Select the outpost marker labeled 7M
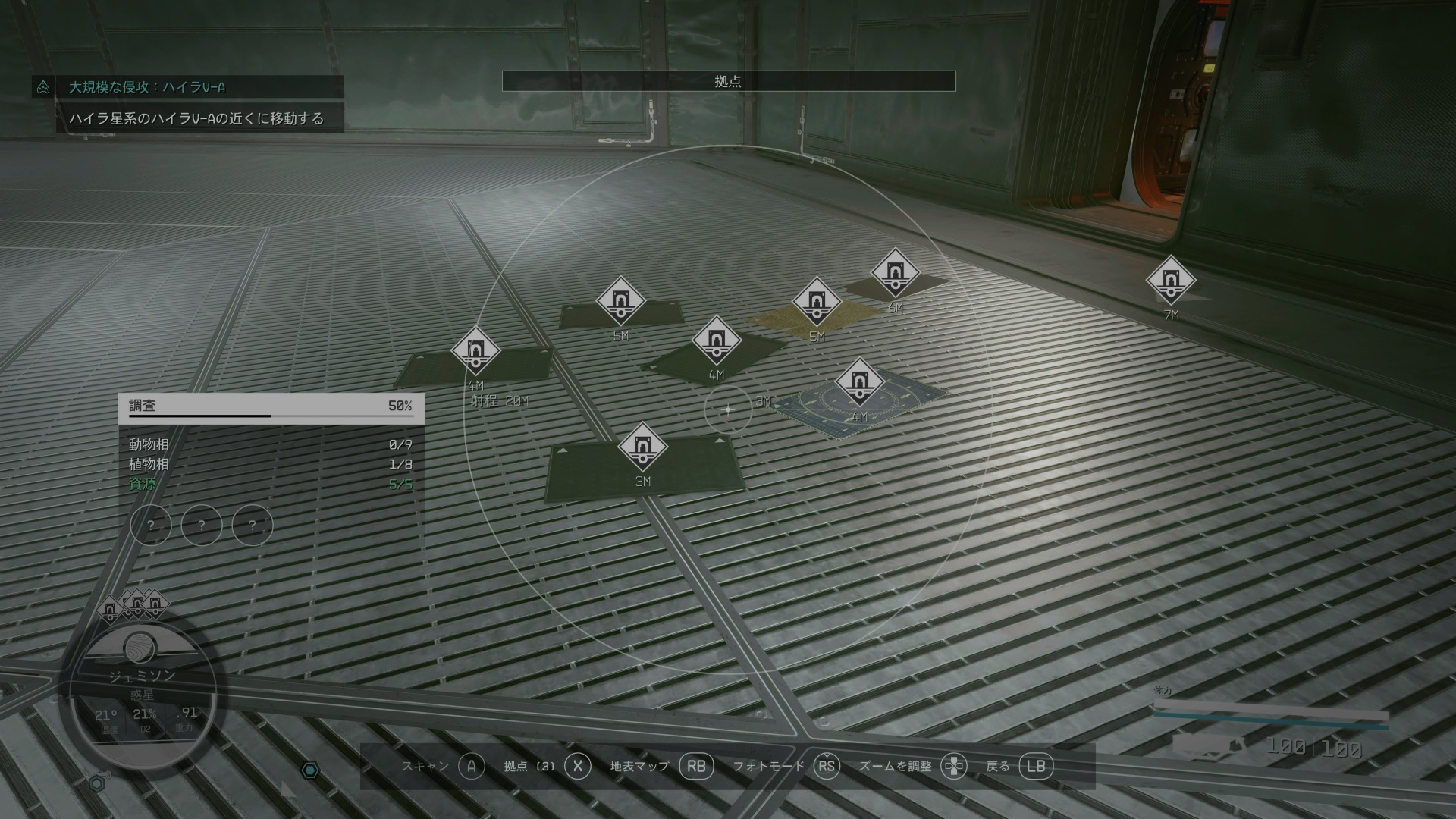 pos(1171,280)
